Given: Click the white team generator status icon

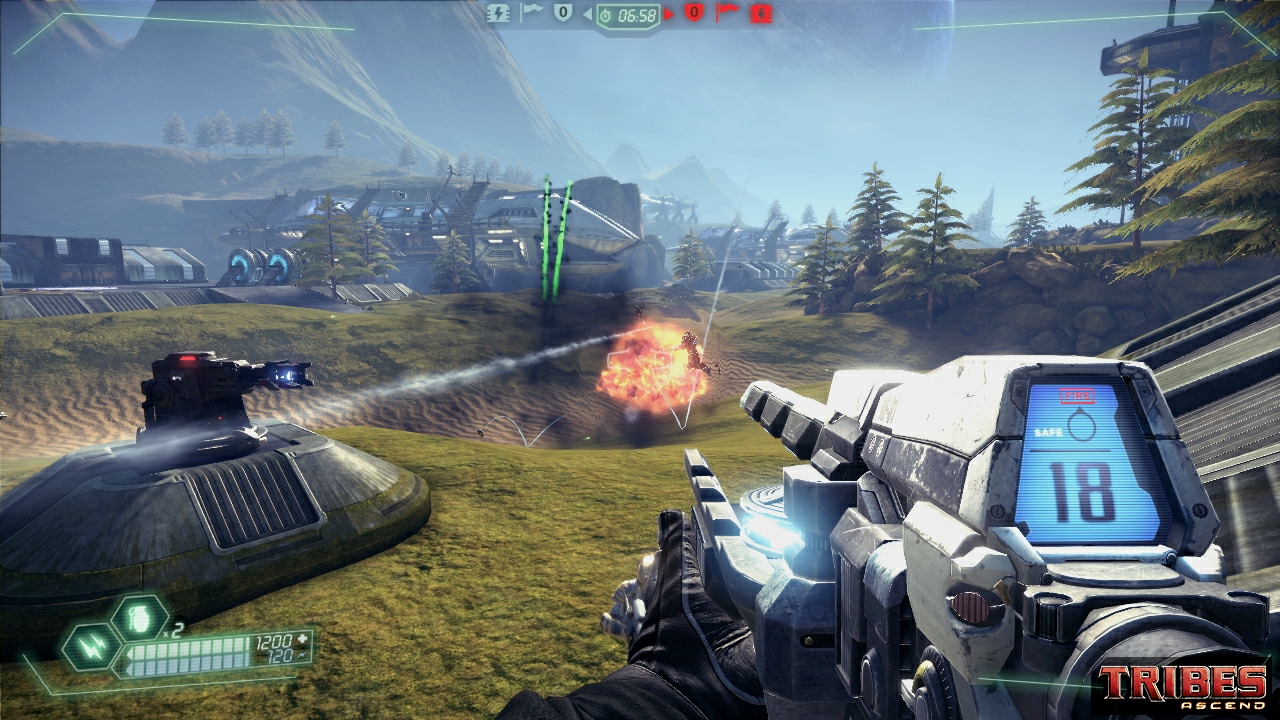Looking at the screenshot, I should coord(498,13).
